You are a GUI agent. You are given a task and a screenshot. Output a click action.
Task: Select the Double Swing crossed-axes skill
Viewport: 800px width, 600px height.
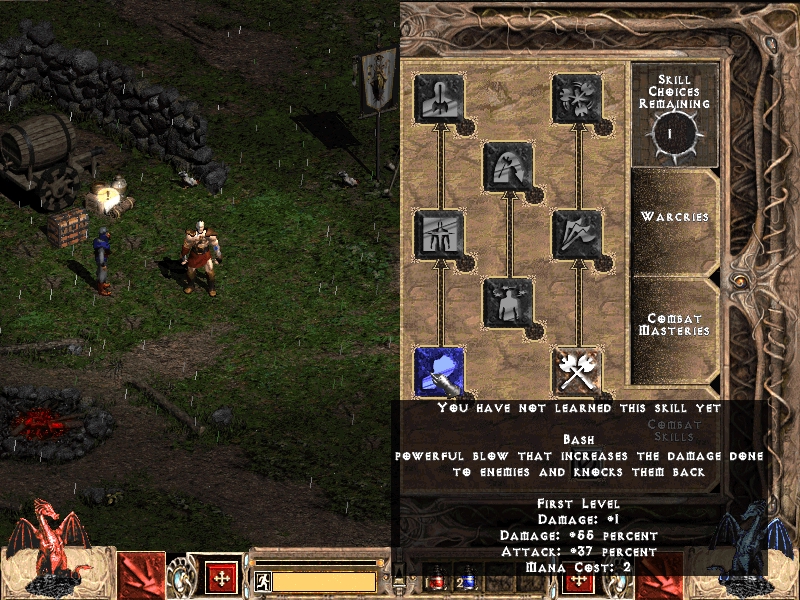pos(577,370)
